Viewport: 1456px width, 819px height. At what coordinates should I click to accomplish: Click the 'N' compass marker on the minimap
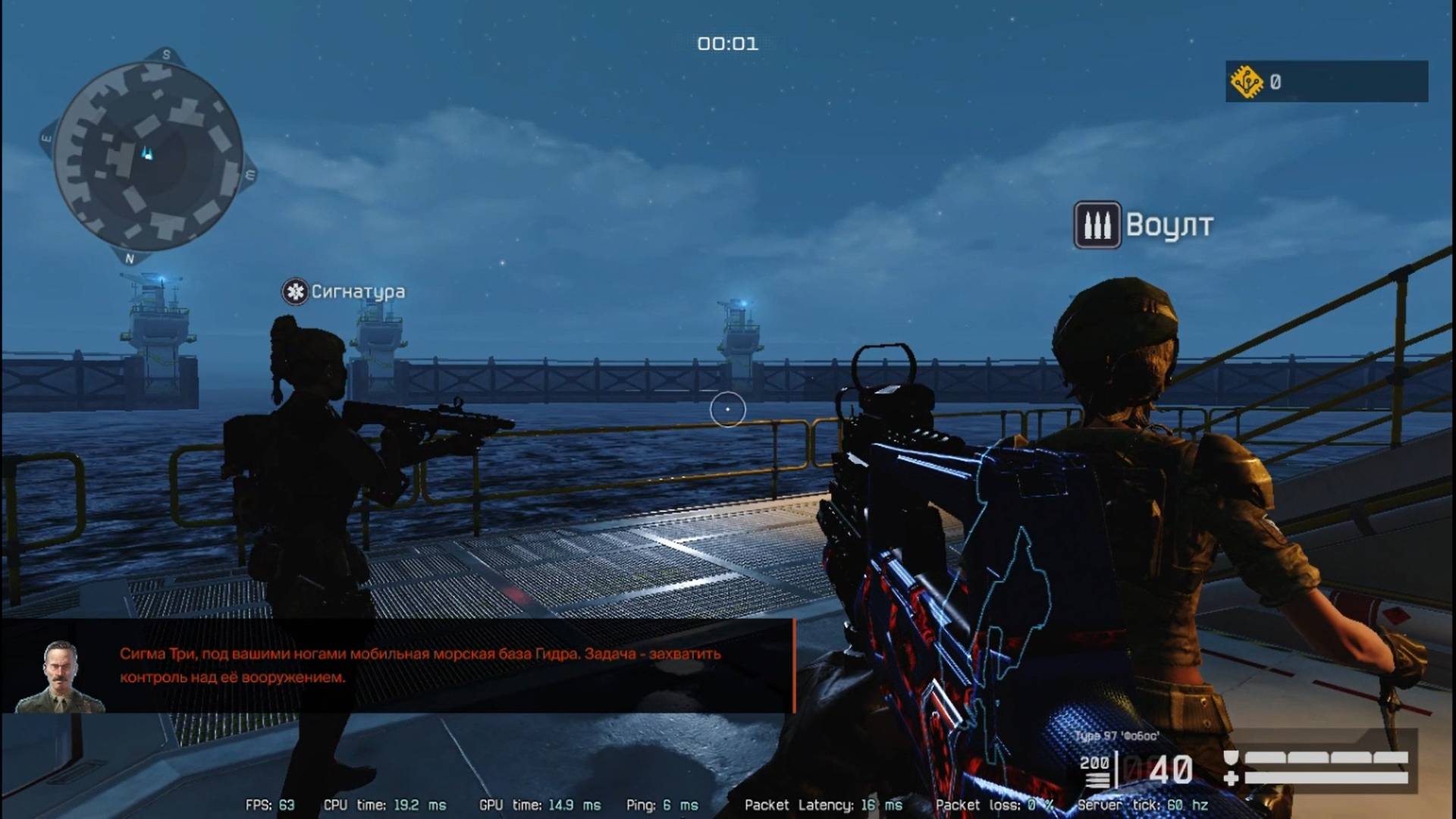[x=130, y=259]
